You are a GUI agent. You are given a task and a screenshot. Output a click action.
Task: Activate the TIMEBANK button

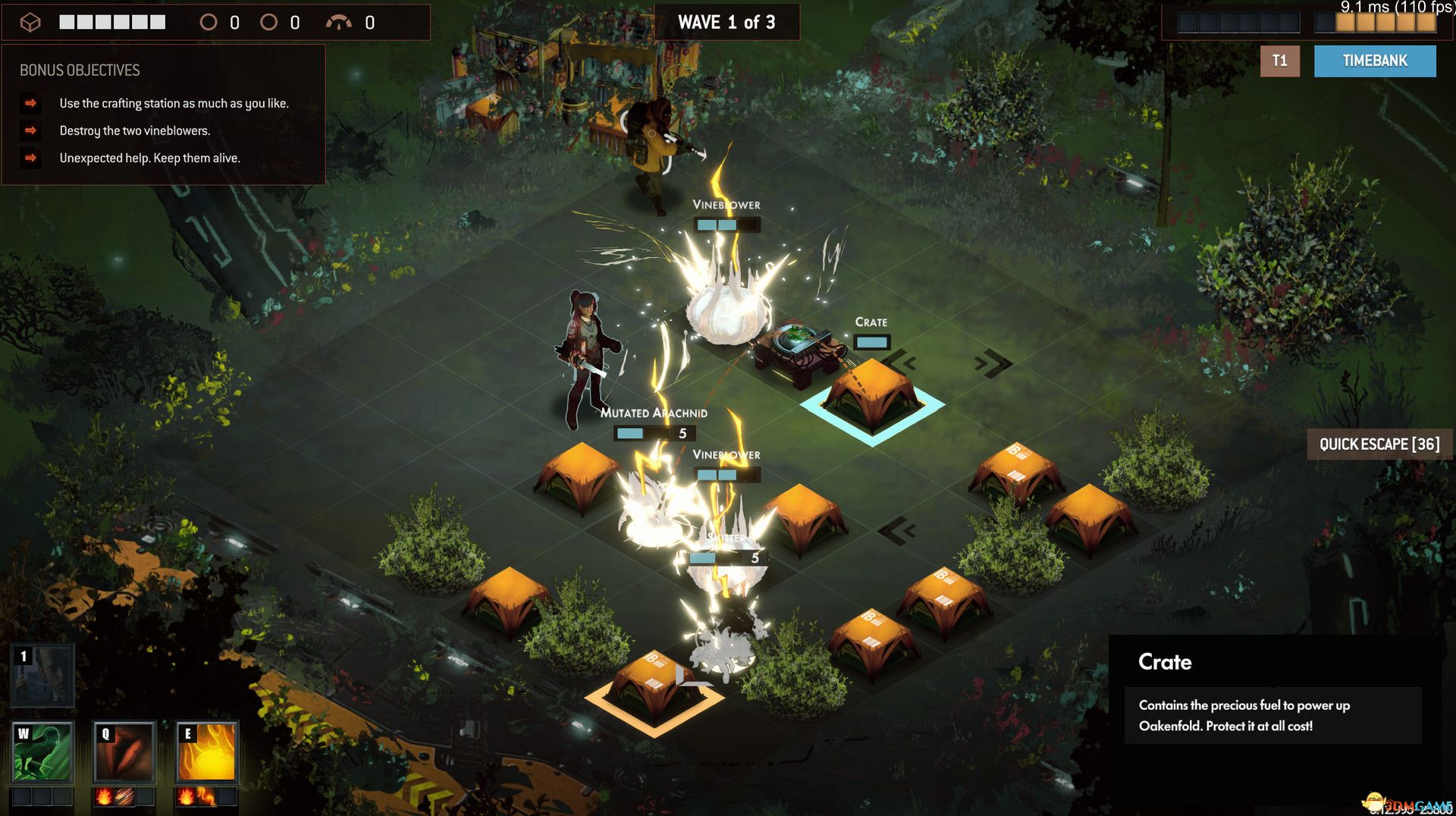(1374, 61)
